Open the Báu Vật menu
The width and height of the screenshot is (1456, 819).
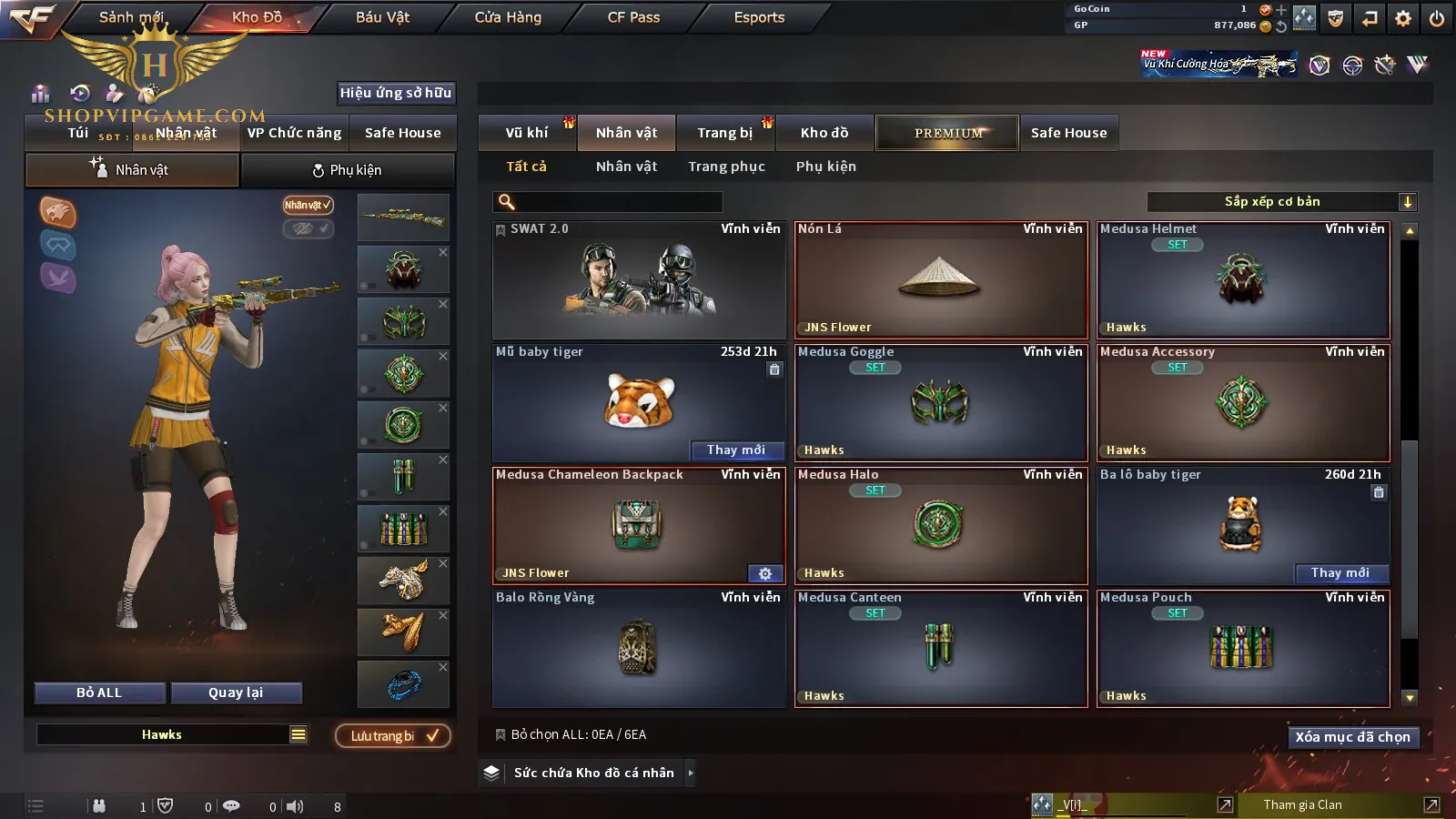(382, 17)
